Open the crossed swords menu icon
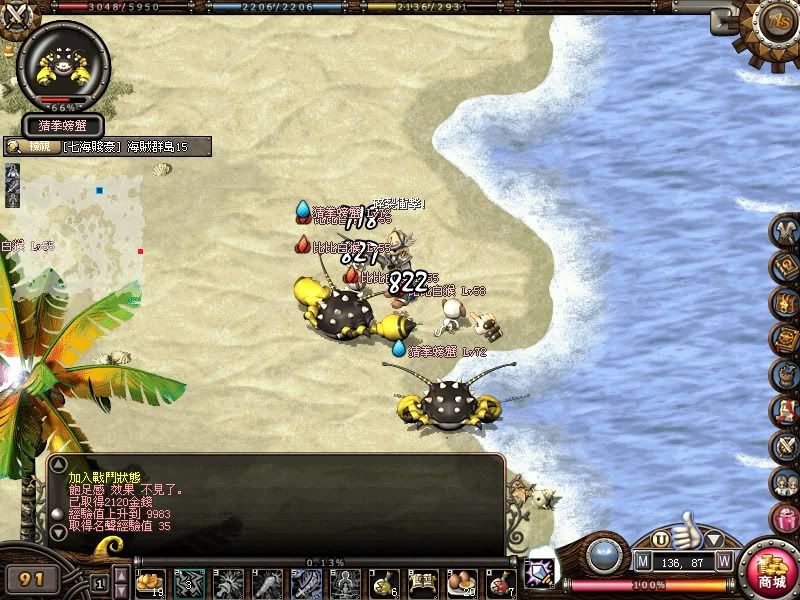Viewport: 800px width, 600px height. [x=786, y=445]
